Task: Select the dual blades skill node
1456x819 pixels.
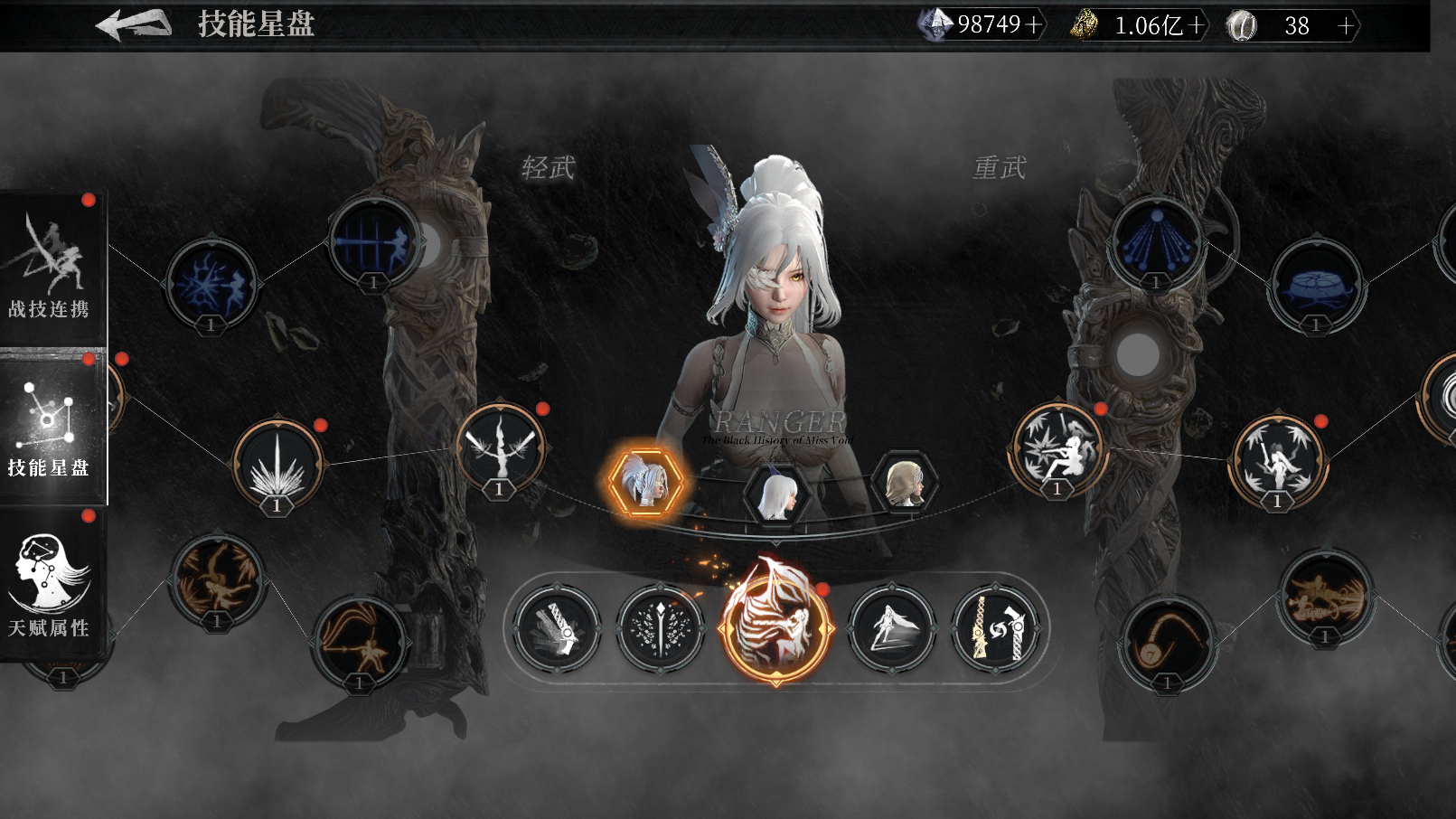Action: (x=500, y=447)
